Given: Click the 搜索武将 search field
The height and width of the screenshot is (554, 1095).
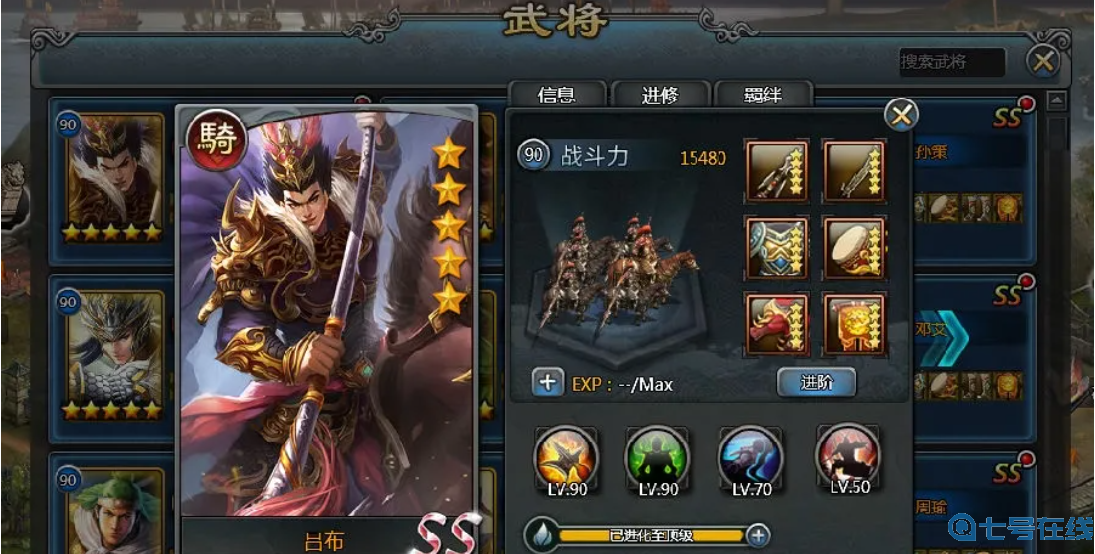Looking at the screenshot, I should pos(951,62).
